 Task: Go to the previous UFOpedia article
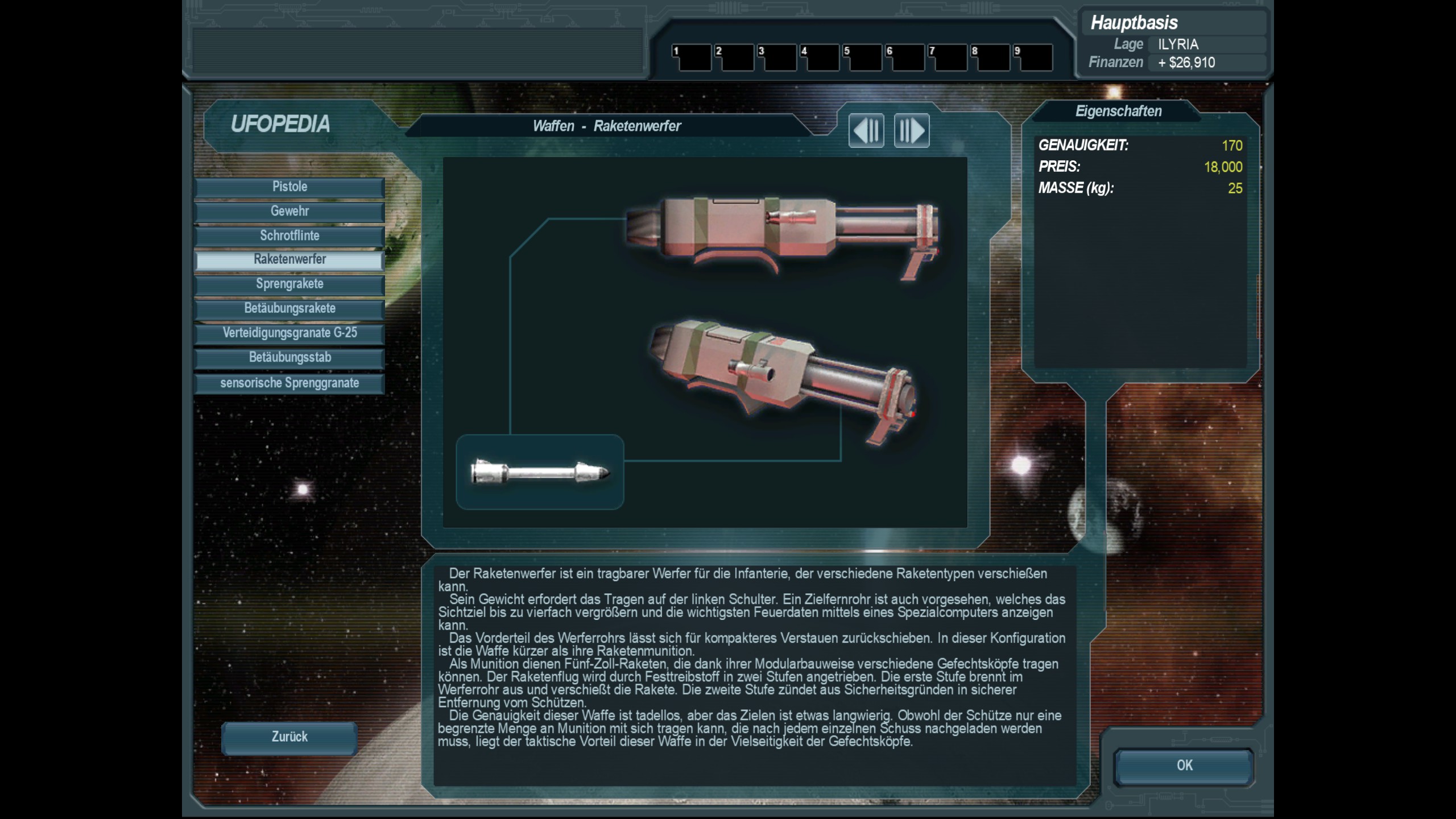point(866,131)
